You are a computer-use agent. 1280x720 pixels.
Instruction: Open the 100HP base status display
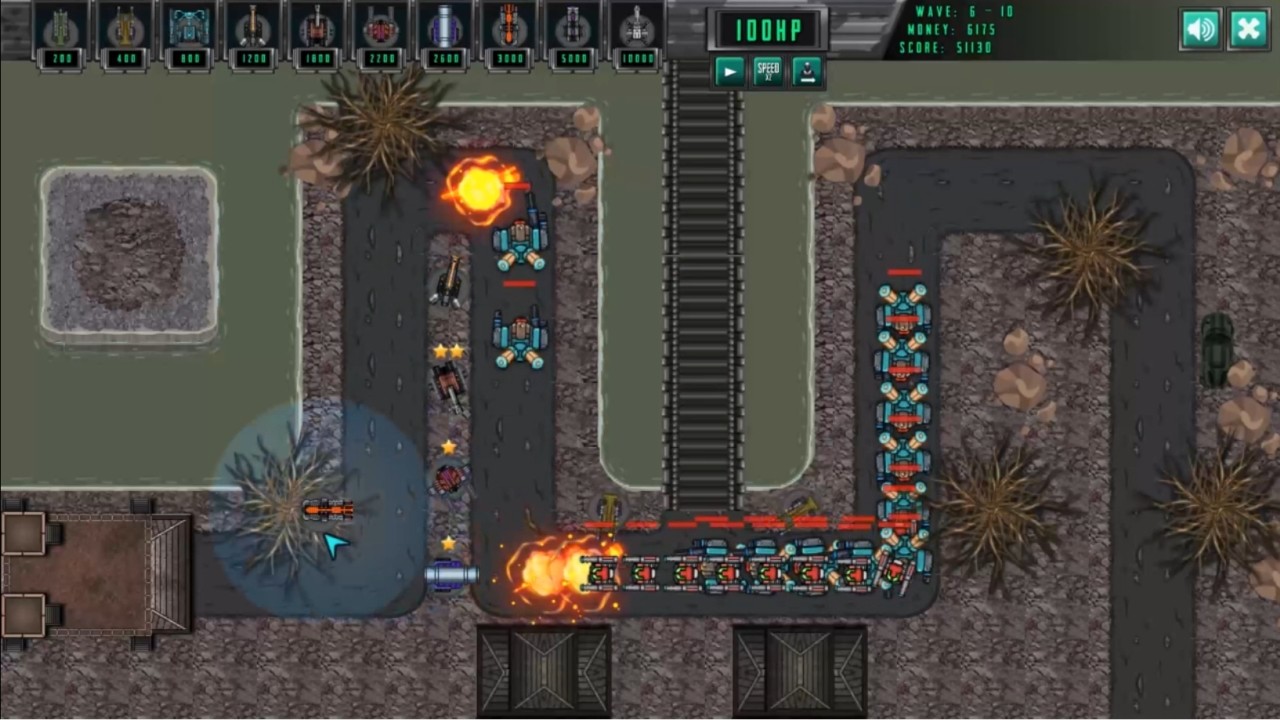(768, 29)
